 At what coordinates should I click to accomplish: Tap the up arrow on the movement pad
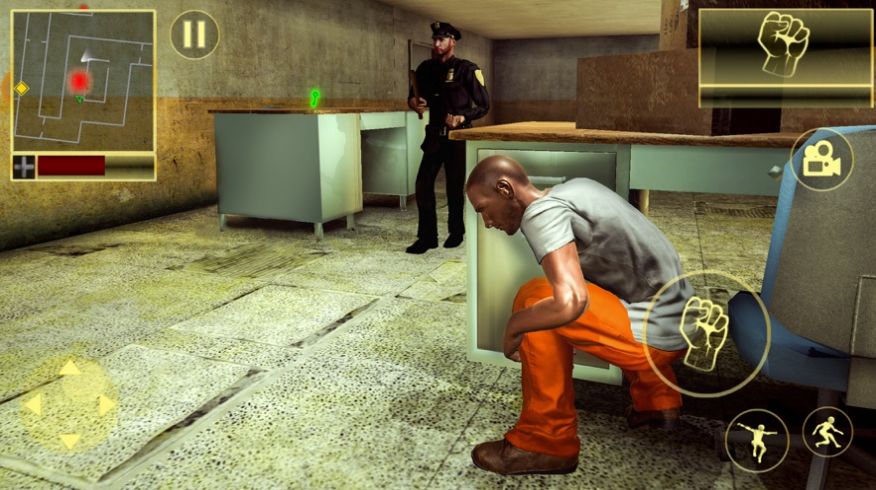(x=69, y=368)
